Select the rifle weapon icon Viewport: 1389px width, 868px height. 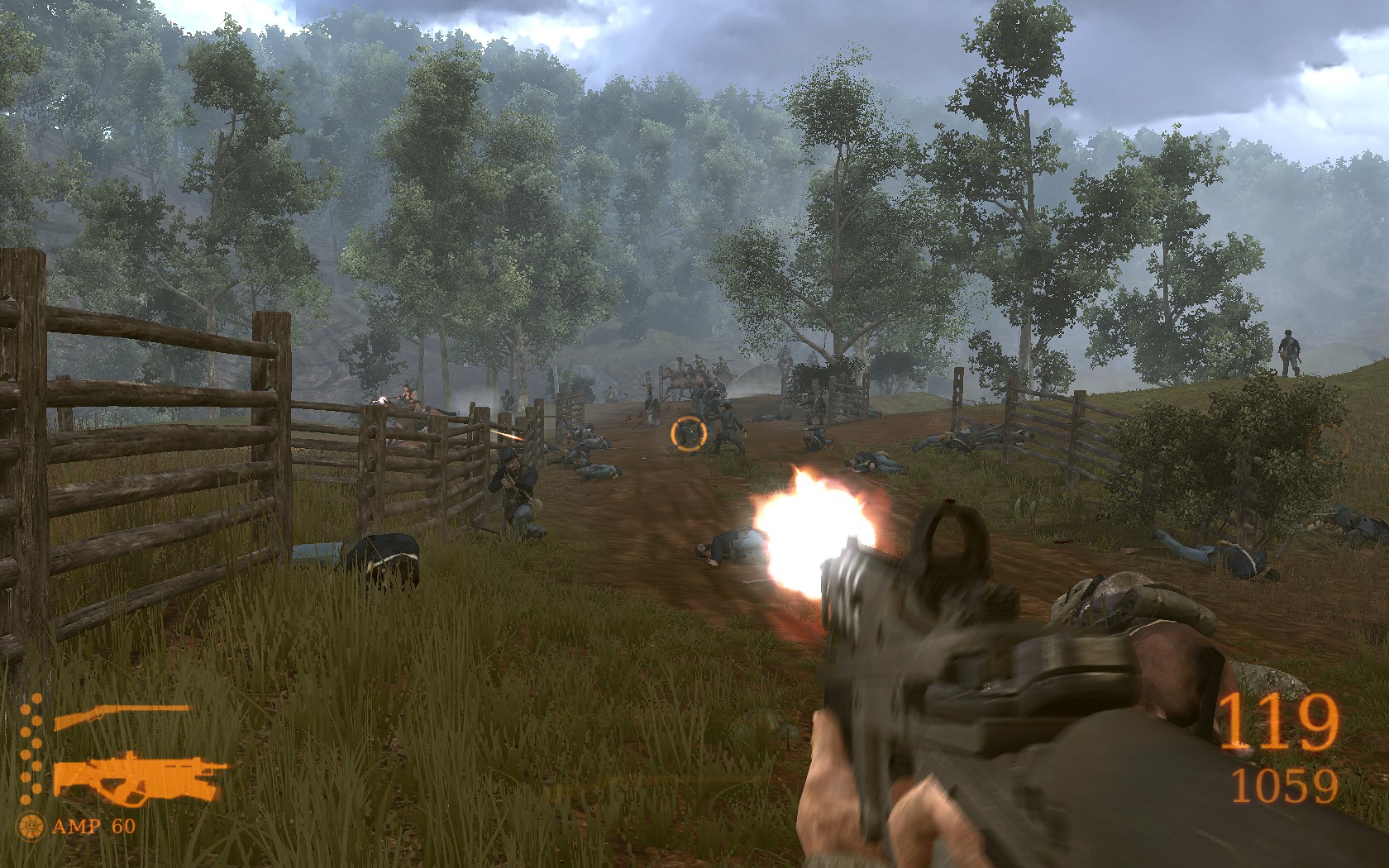(121, 718)
